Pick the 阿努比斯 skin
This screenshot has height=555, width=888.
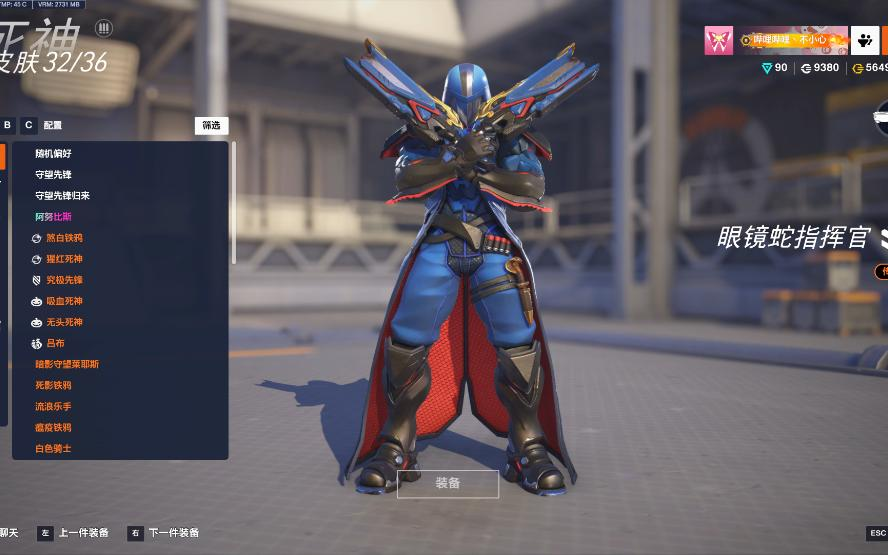[53, 217]
